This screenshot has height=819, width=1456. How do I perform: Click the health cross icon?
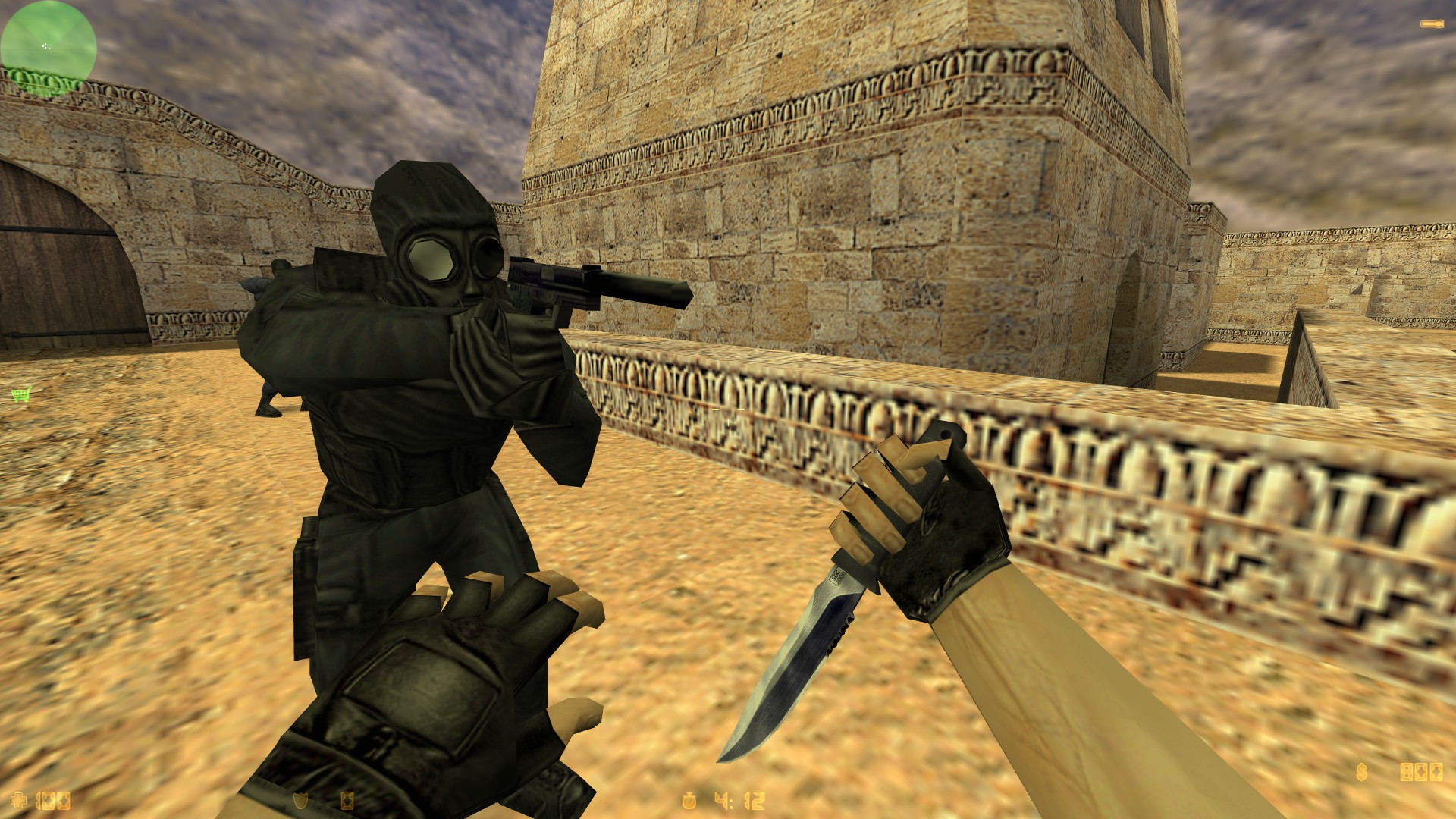pos(19,801)
